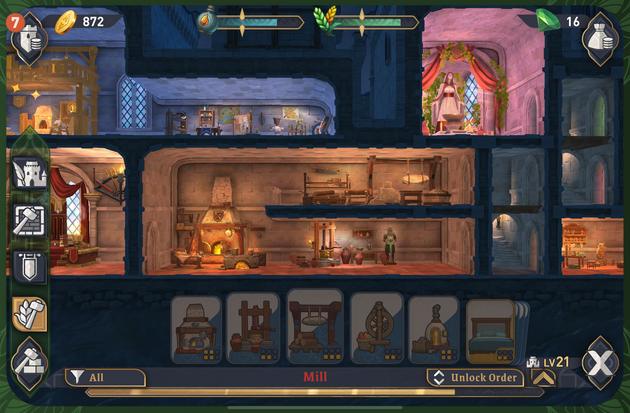Choose the Mill room card
This screenshot has width=630, height=413.
pyautogui.click(x=315, y=327)
